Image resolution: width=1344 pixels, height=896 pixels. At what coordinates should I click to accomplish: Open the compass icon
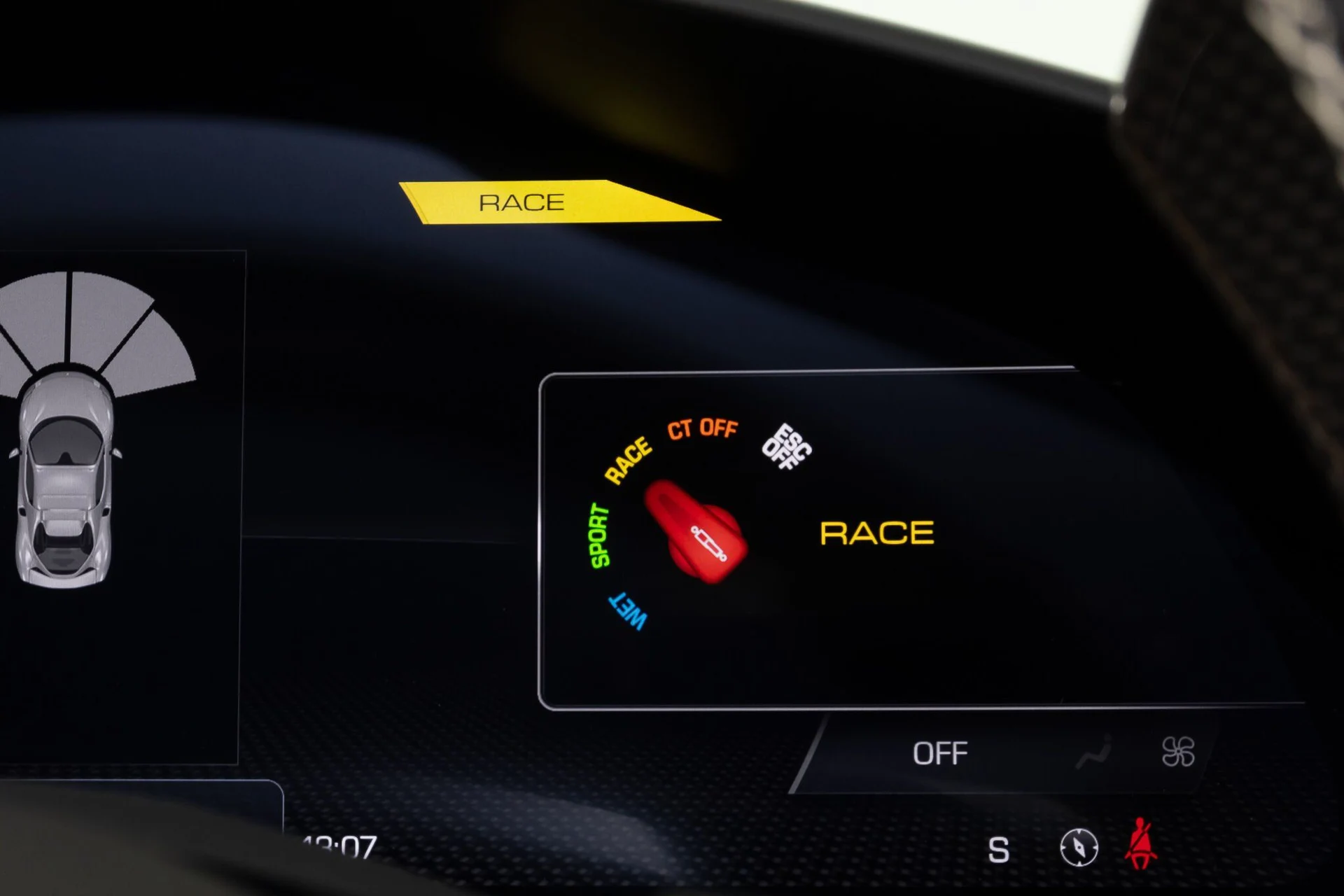[x=1079, y=848]
